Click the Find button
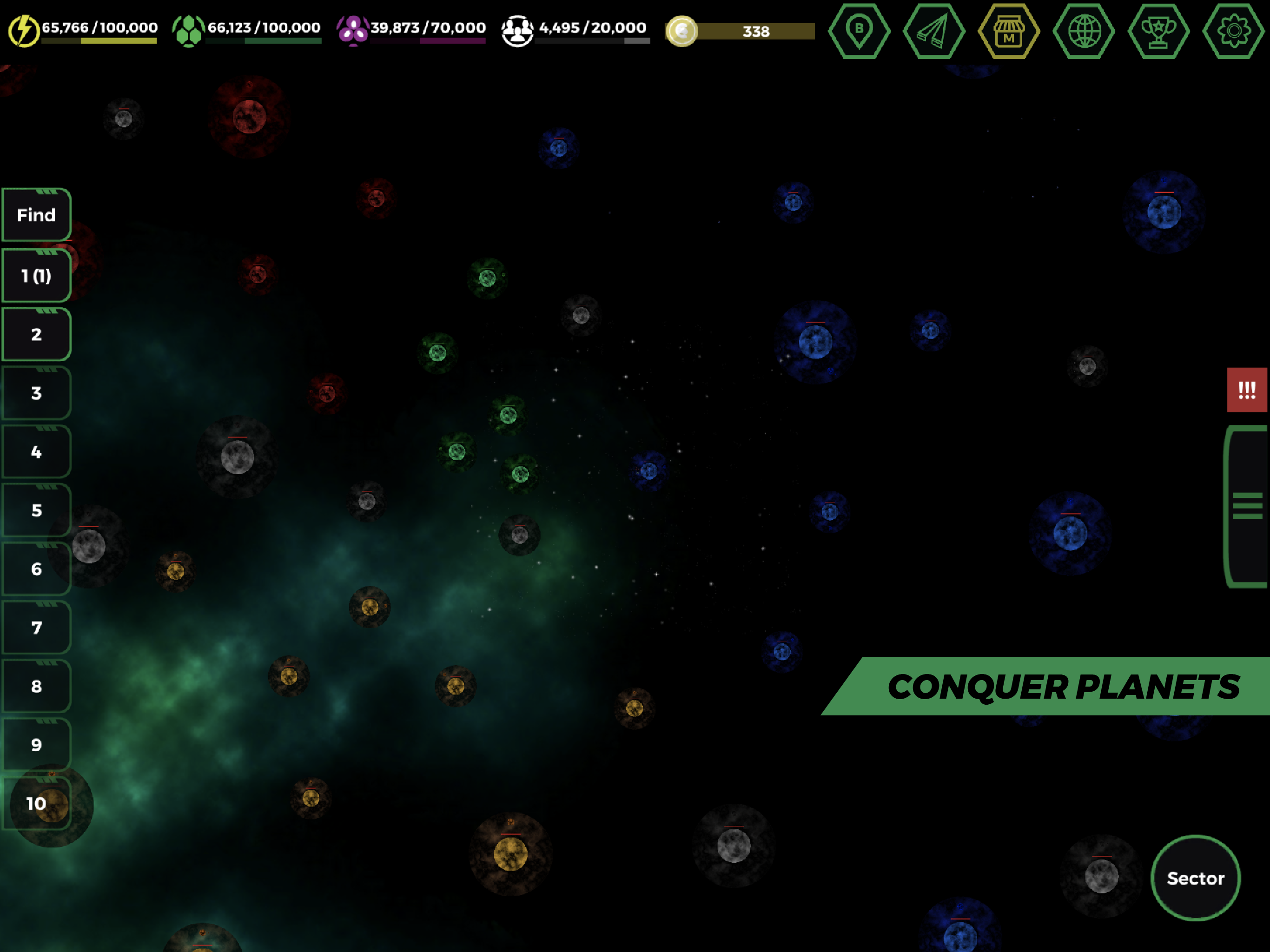This screenshot has width=1270, height=952. [36, 215]
